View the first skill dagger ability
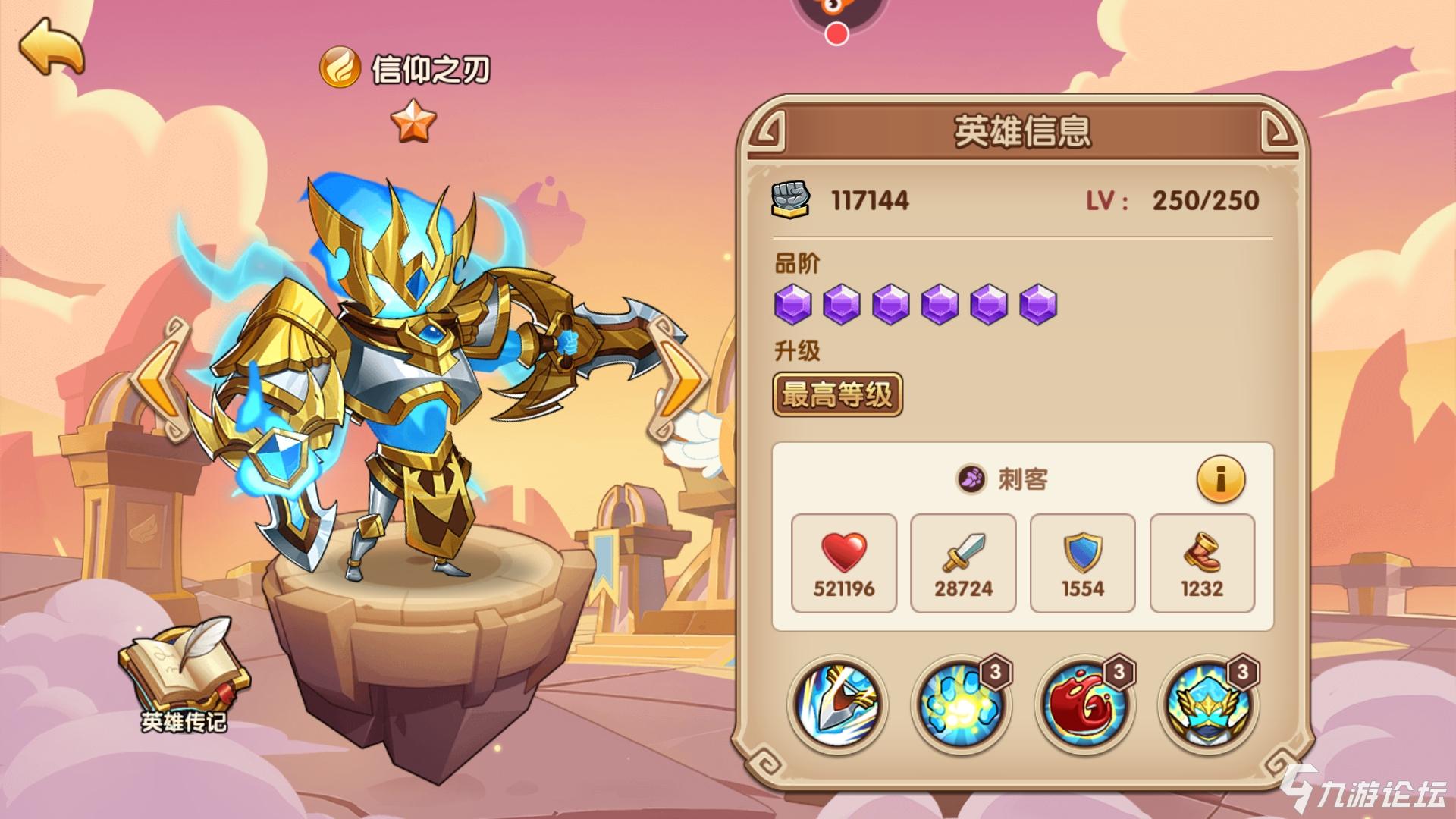 (x=839, y=704)
